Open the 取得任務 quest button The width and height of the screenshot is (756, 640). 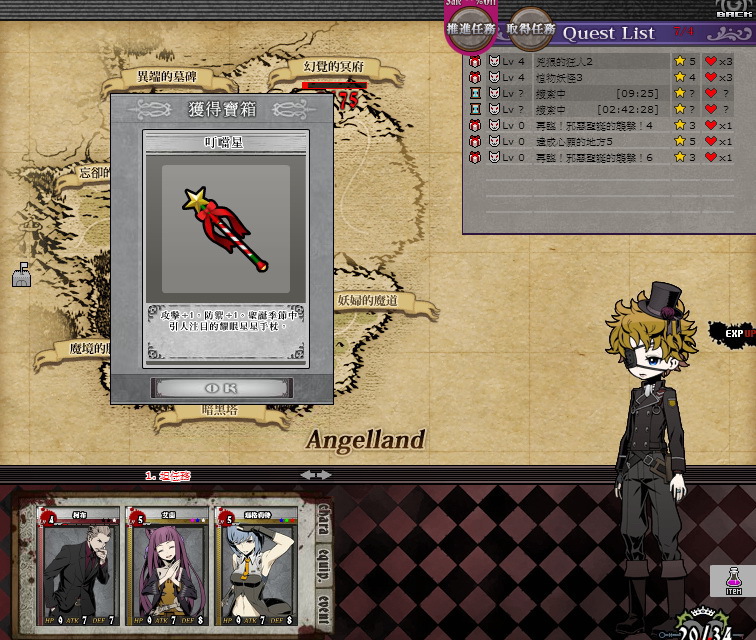(530, 29)
